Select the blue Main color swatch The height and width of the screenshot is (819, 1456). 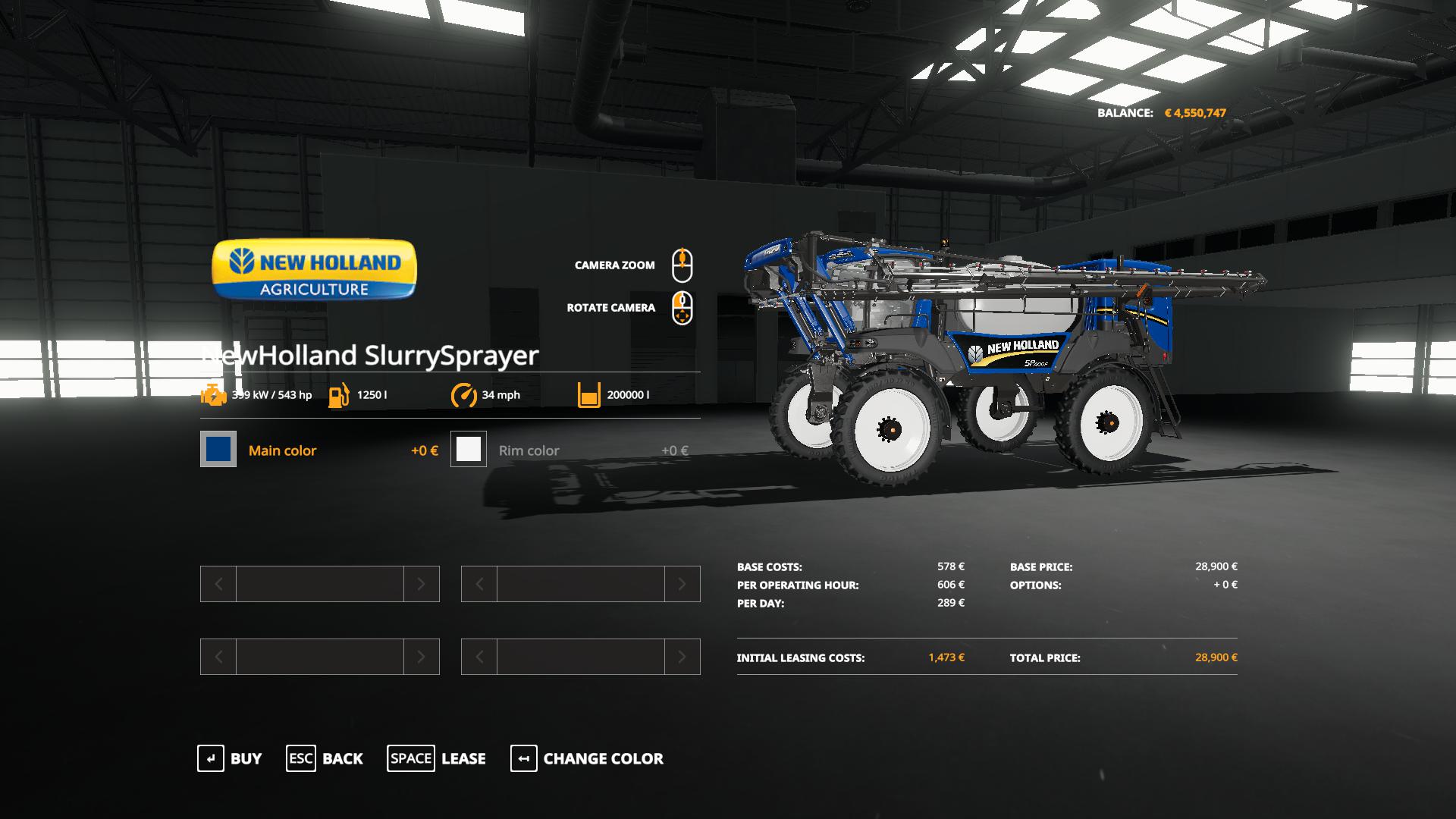point(218,450)
